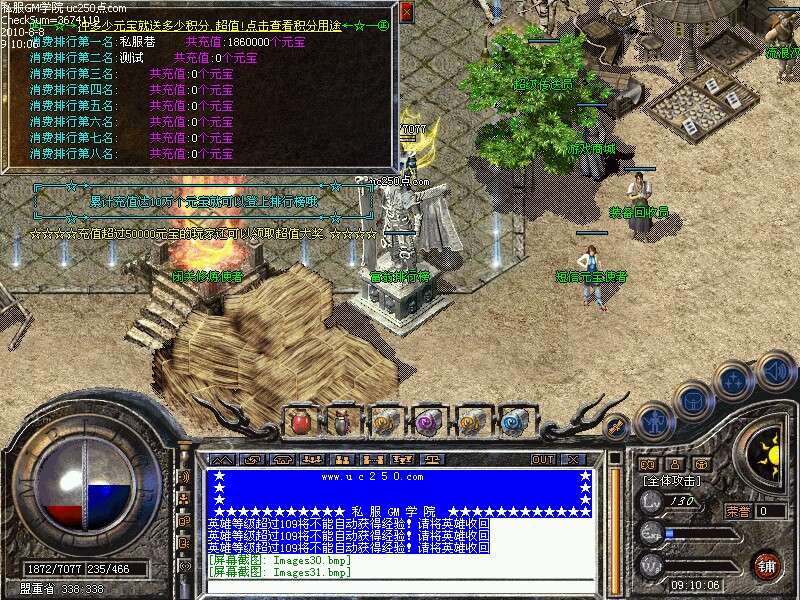Close the spending ranking dialog

pos(405,12)
